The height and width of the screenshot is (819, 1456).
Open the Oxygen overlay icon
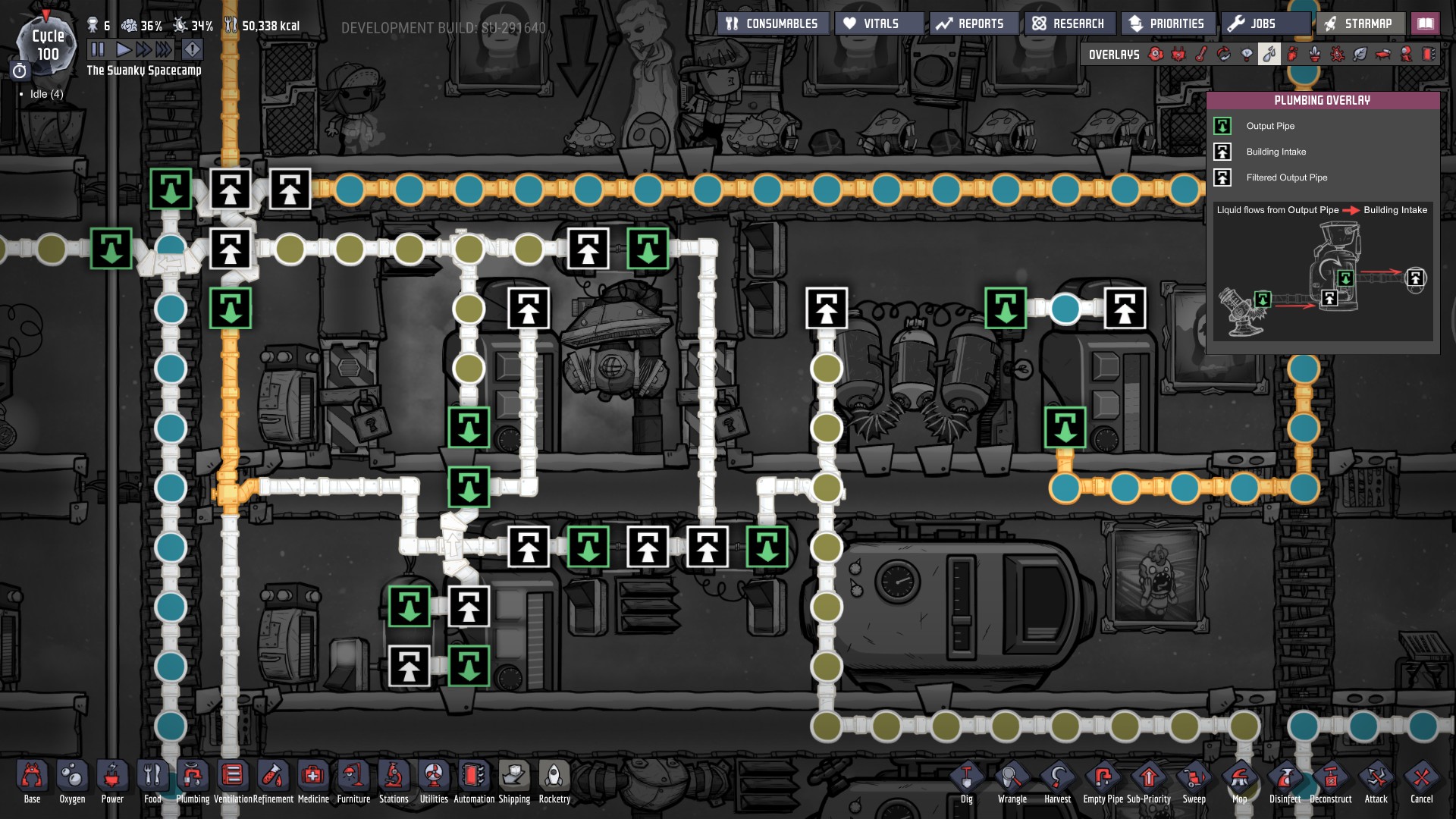(x=1155, y=54)
